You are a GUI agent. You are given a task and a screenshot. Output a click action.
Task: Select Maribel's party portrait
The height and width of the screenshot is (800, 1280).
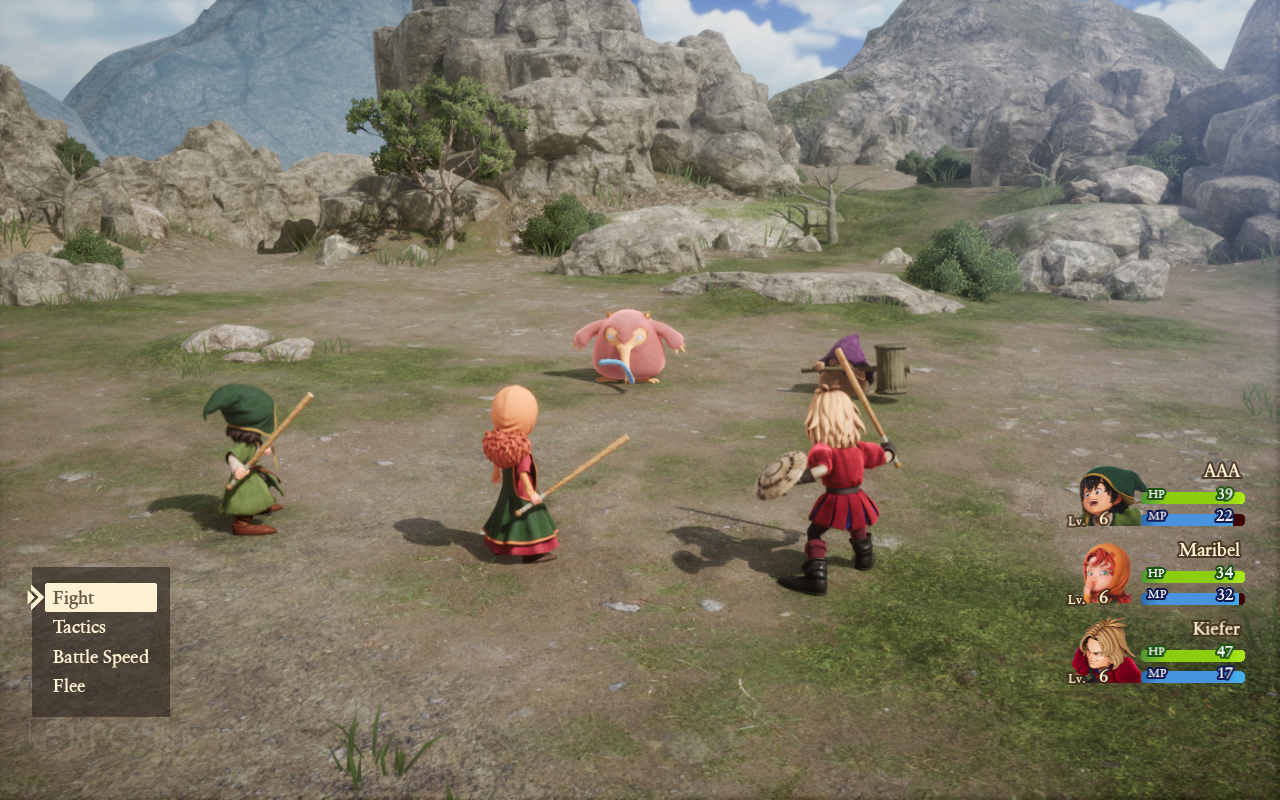click(1108, 573)
